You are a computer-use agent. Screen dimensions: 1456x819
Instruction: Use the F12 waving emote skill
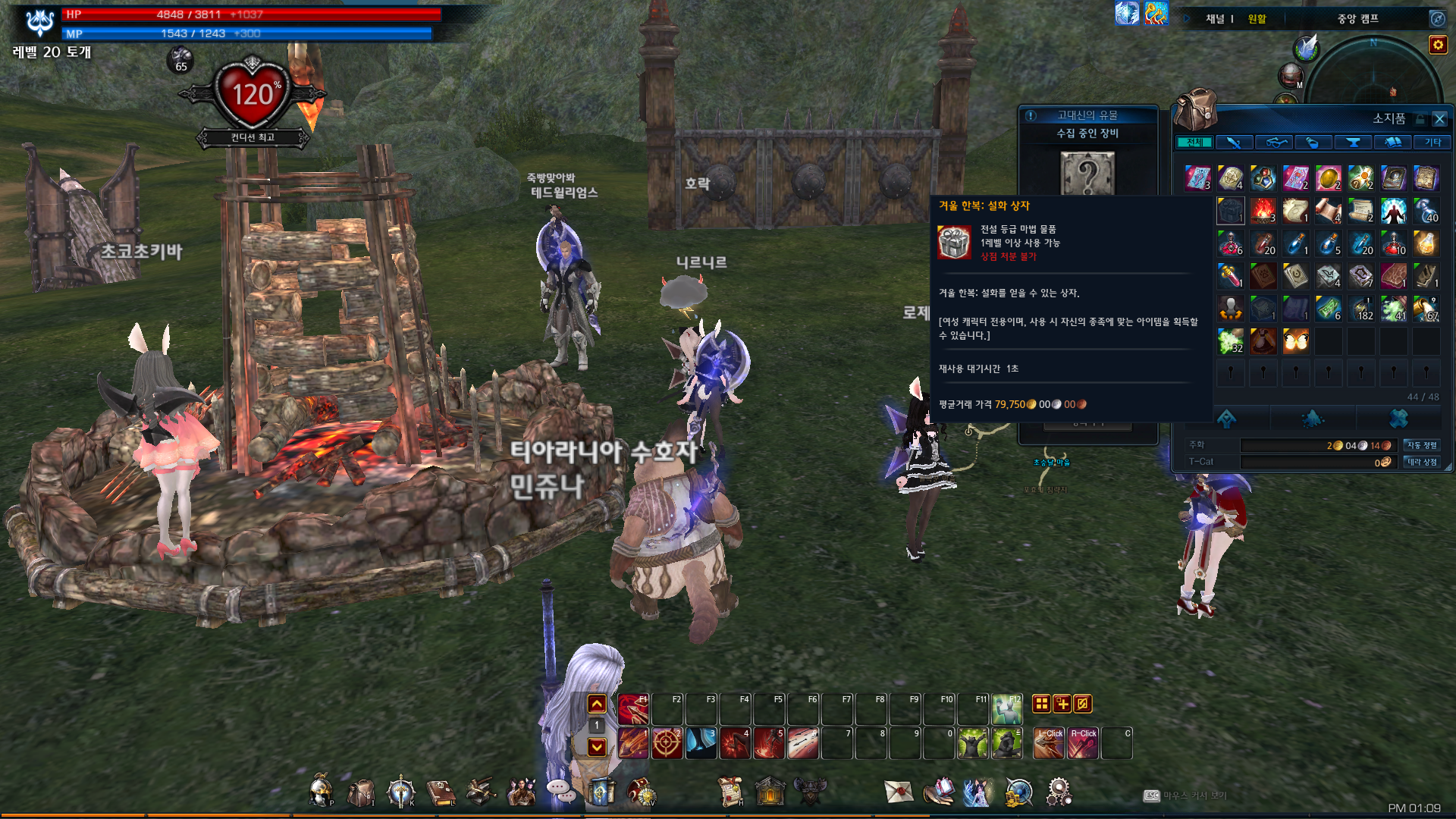pyautogui.click(x=1007, y=710)
